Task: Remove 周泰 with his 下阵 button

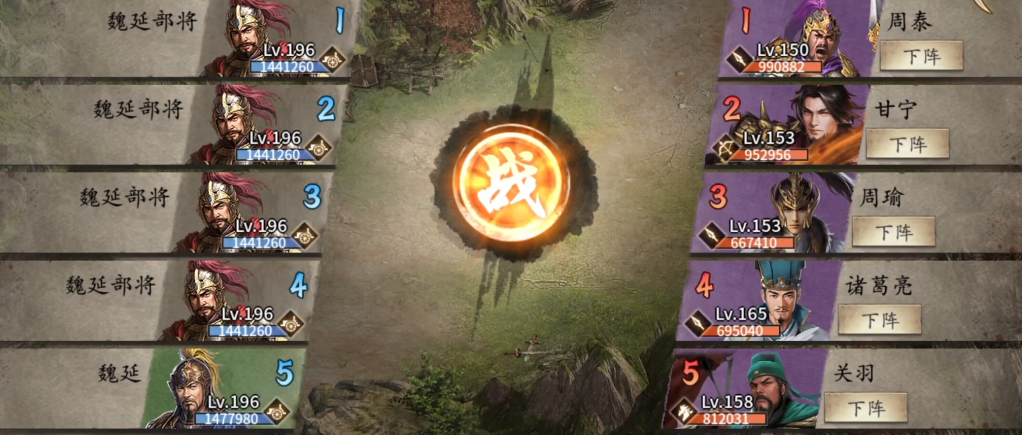Action: 921,56
